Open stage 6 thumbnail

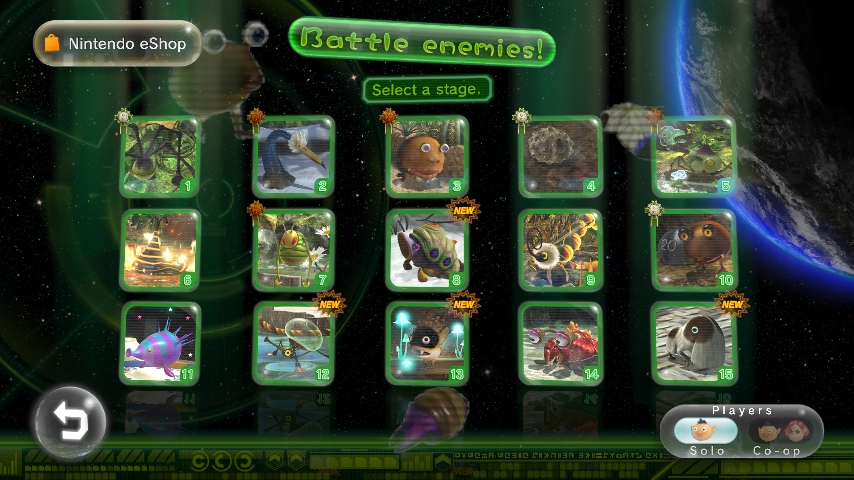160,250
